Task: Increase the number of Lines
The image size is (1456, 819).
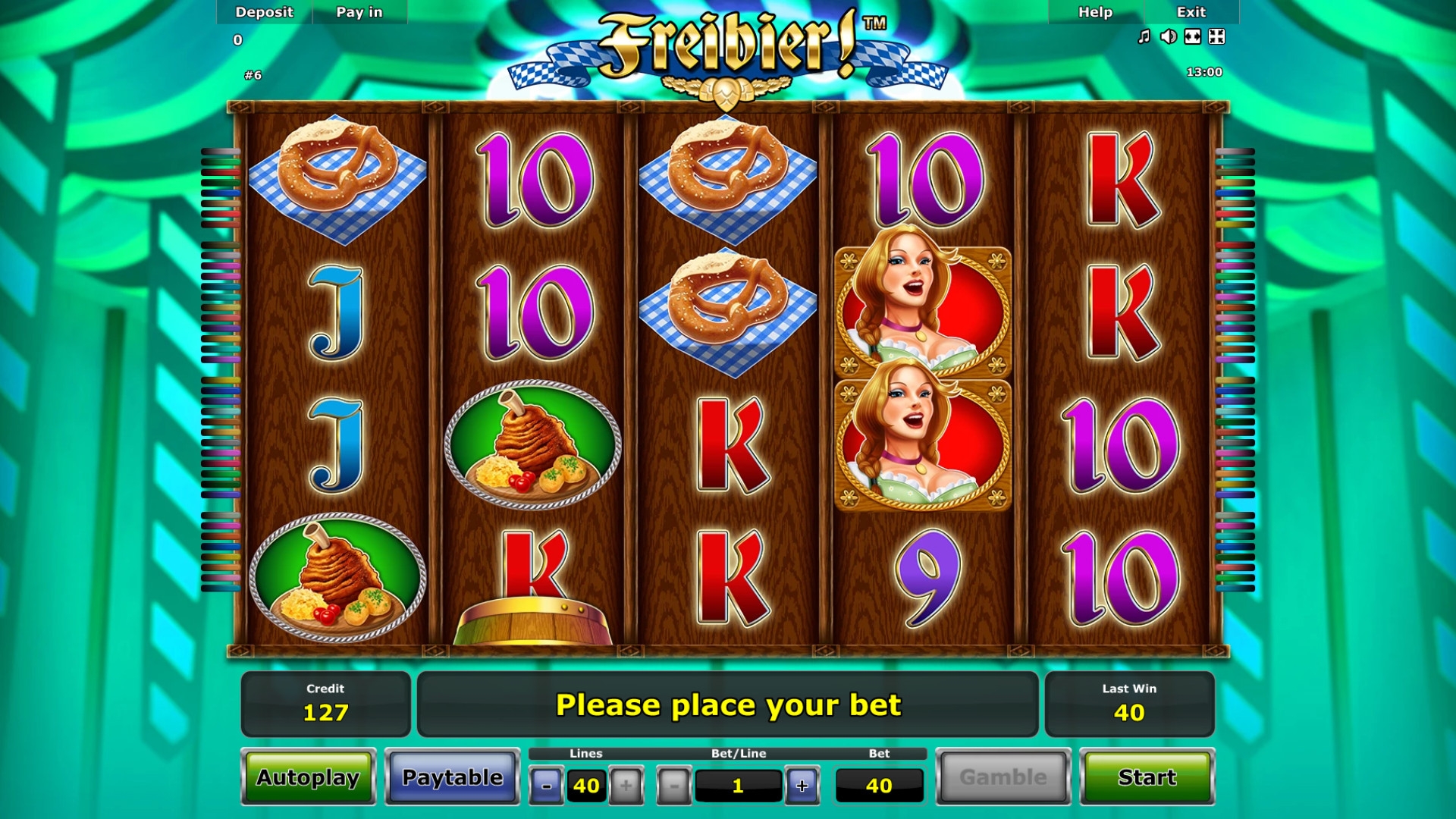Action: click(626, 786)
